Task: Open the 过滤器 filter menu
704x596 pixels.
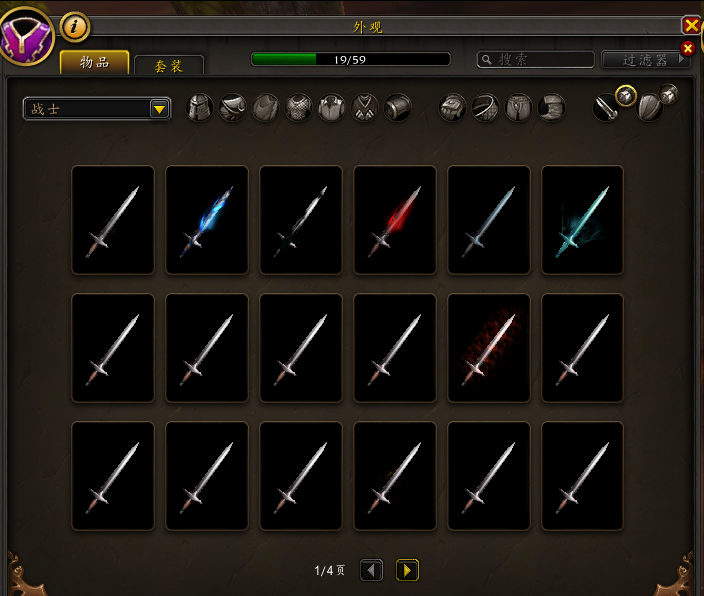Action: click(645, 60)
